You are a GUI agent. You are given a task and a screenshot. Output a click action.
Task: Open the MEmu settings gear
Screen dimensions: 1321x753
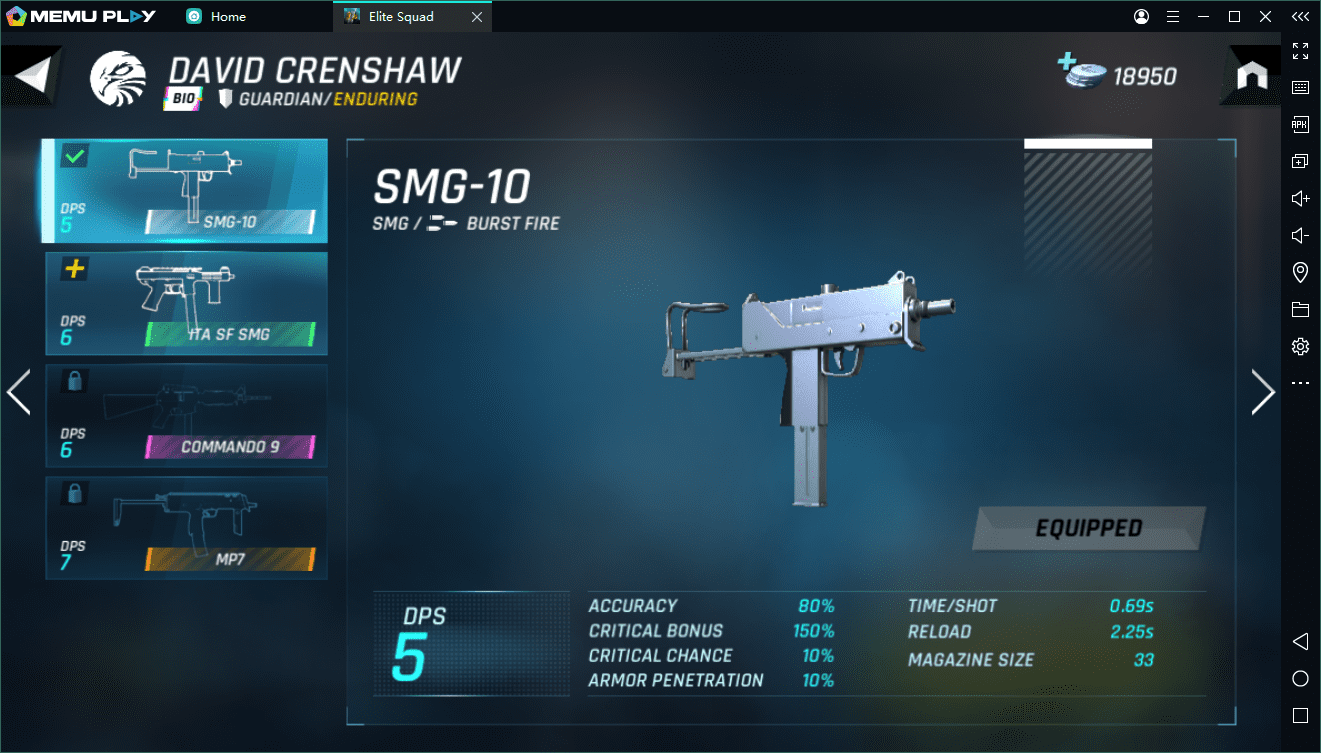1300,346
